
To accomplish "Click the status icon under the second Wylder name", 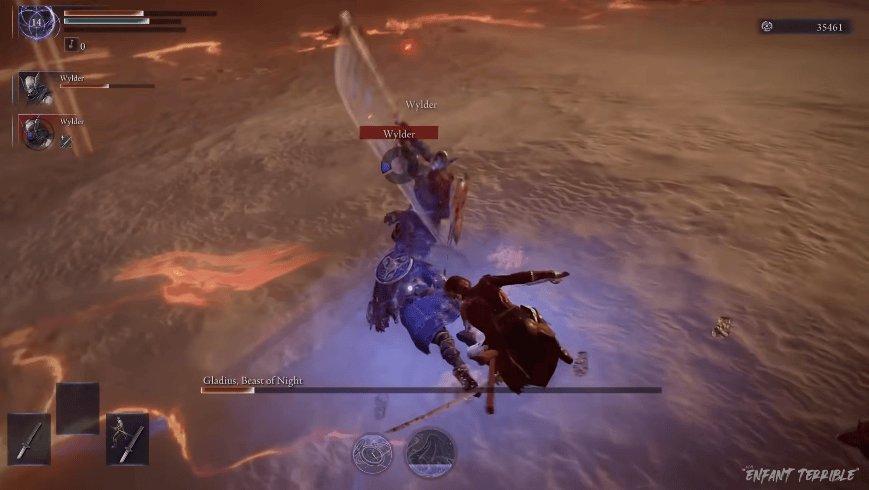I will [x=67, y=142].
